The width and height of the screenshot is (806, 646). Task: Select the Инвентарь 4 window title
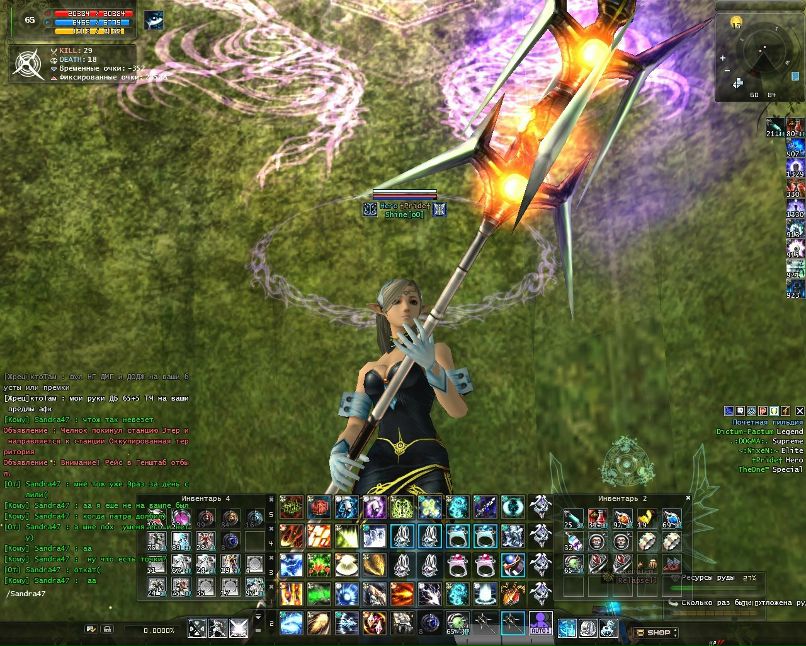pyautogui.click(x=211, y=497)
